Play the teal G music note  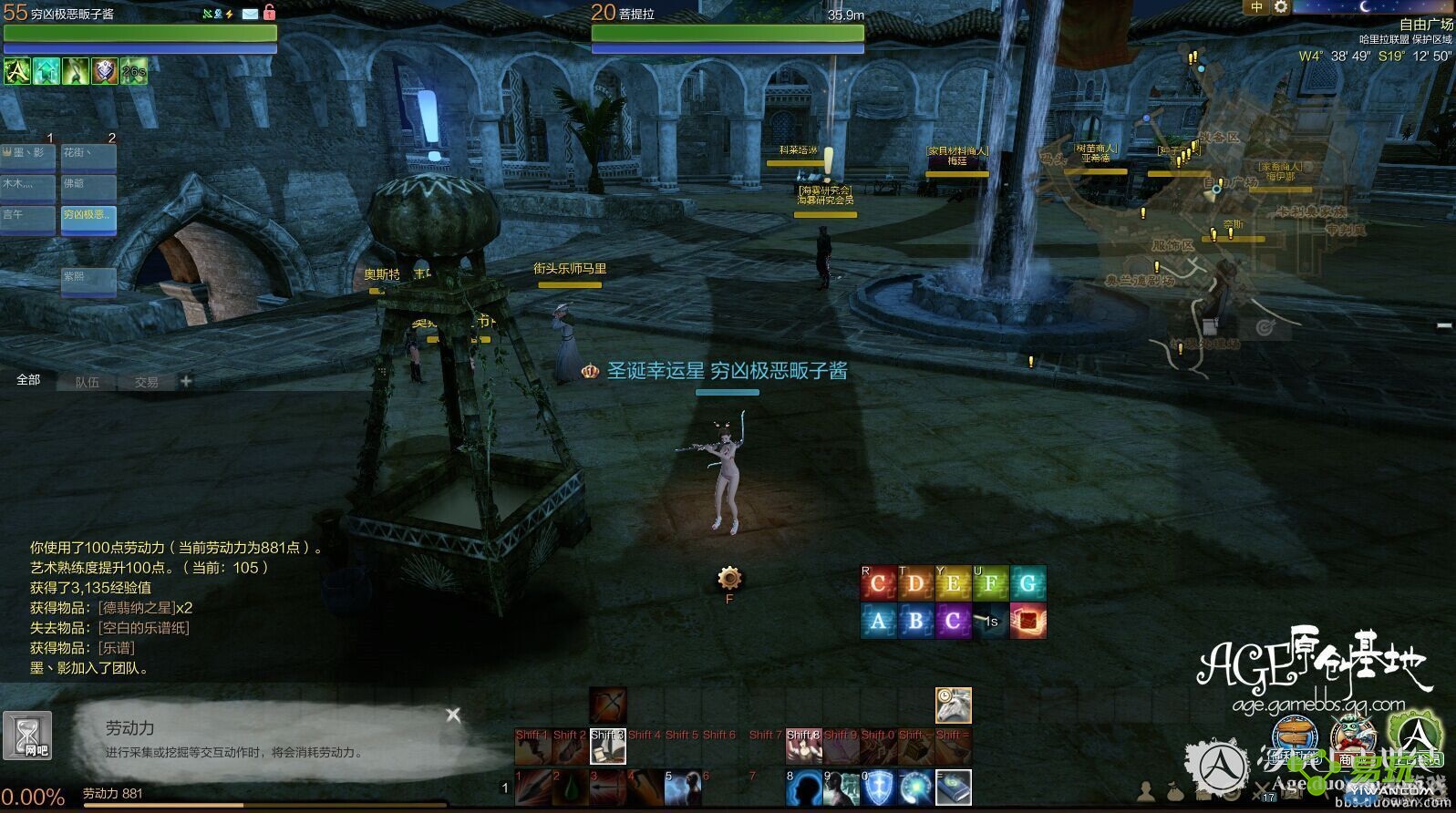pyautogui.click(x=1027, y=583)
